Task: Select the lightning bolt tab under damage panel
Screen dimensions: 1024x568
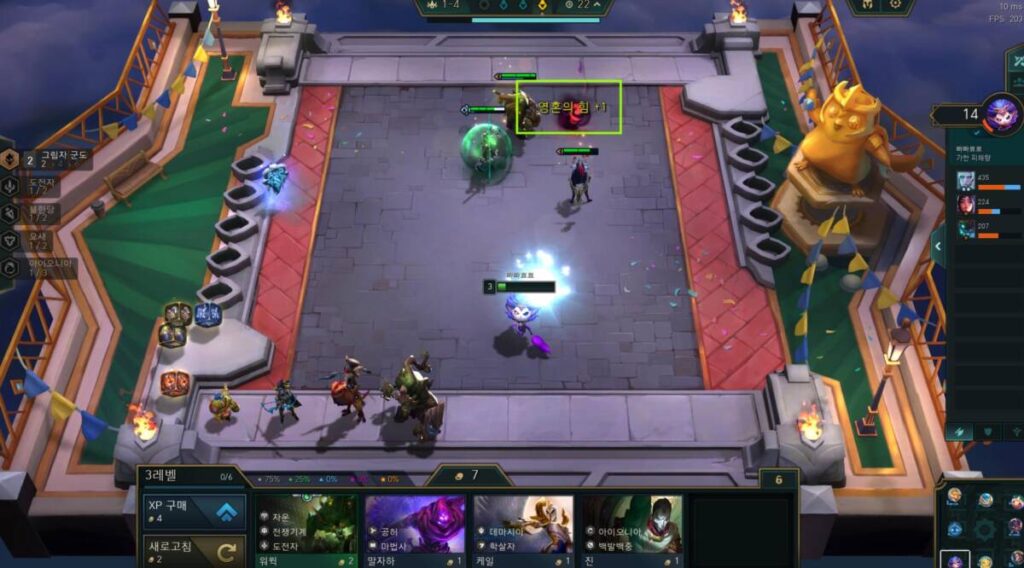Action: point(958,431)
